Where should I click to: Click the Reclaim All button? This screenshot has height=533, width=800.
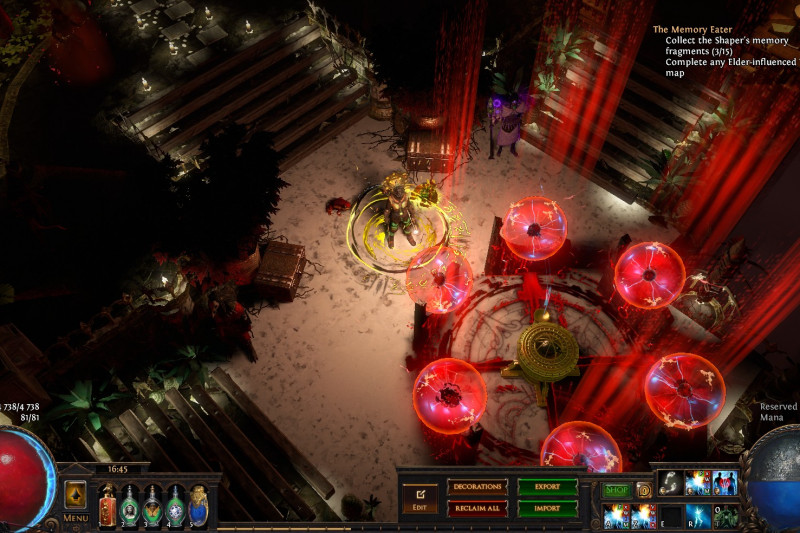(x=477, y=508)
